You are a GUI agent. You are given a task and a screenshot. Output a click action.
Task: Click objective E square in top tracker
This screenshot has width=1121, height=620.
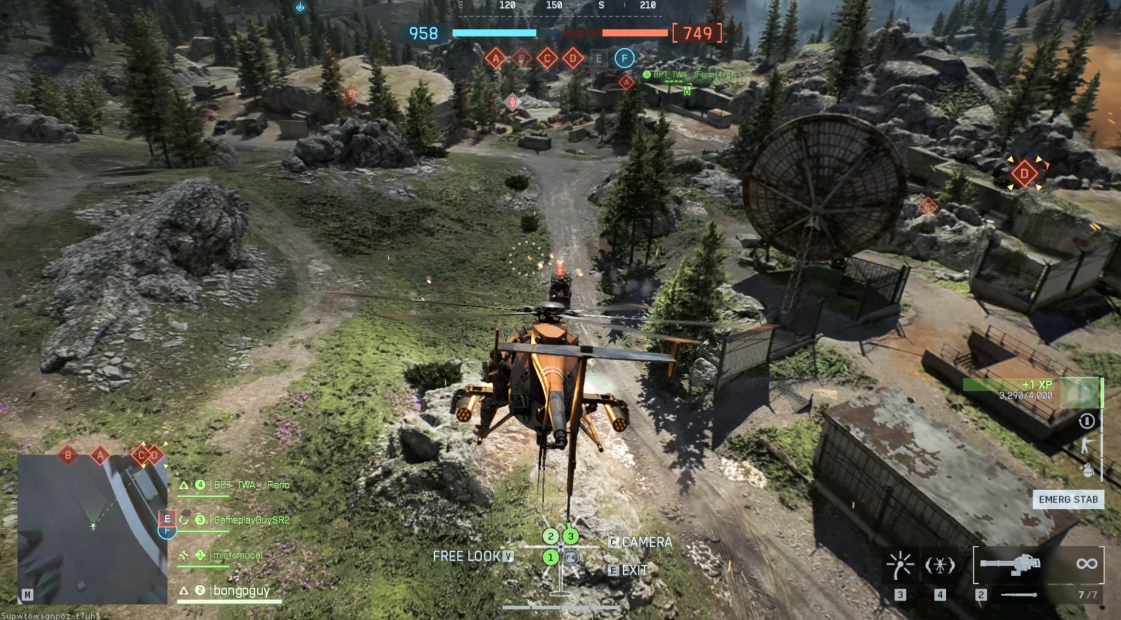[x=598, y=58]
